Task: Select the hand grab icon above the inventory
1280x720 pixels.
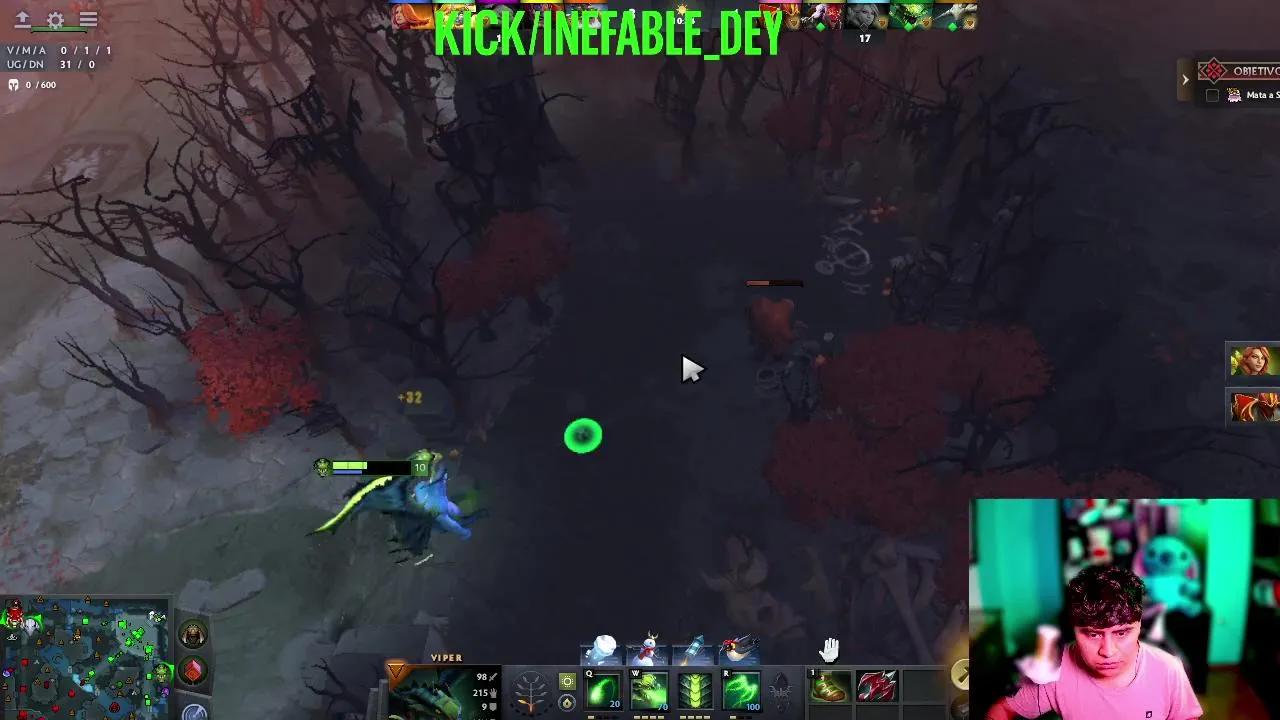Action: [x=830, y=649]
